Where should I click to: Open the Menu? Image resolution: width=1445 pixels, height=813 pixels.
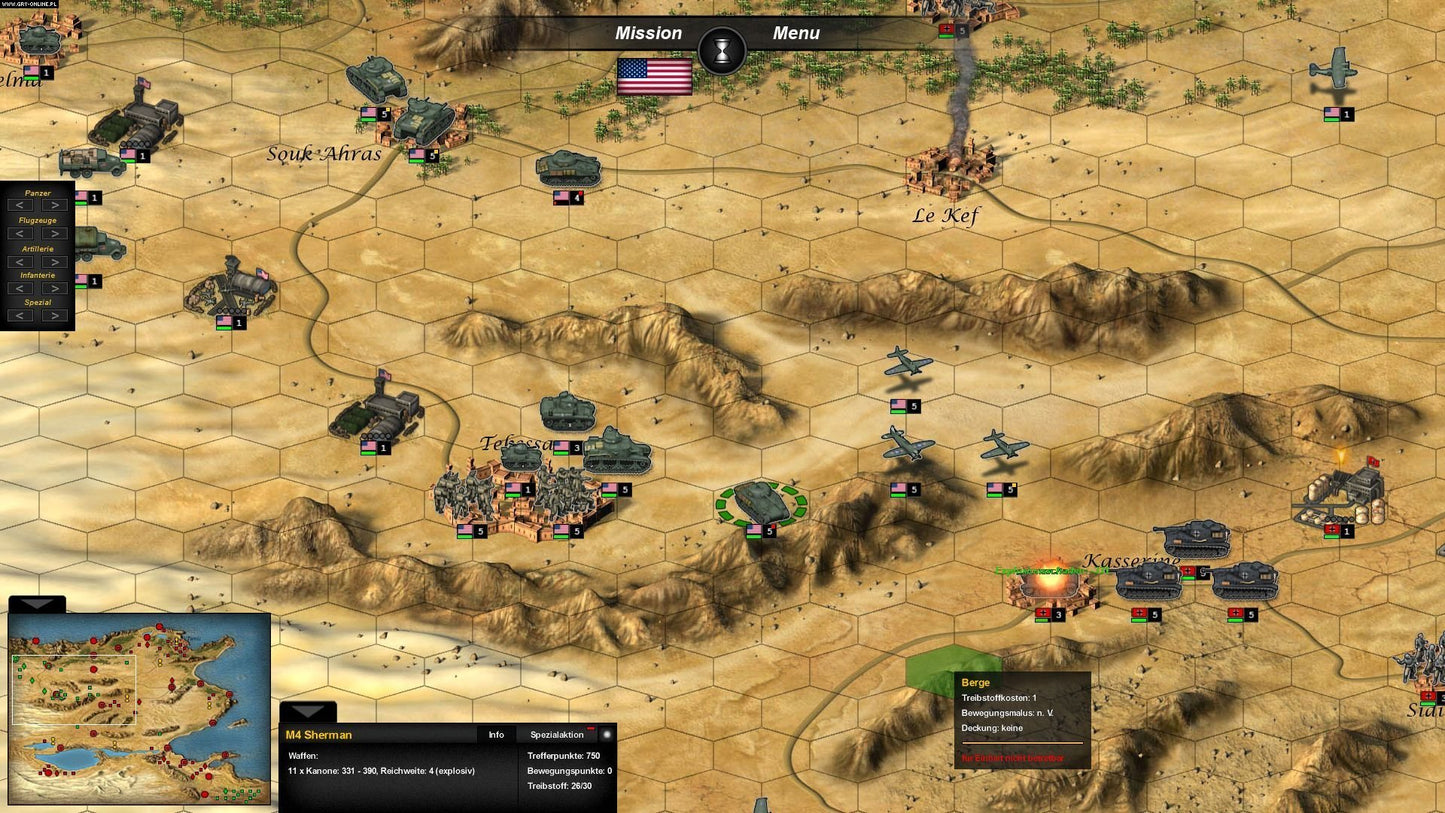tap(795, 33)
